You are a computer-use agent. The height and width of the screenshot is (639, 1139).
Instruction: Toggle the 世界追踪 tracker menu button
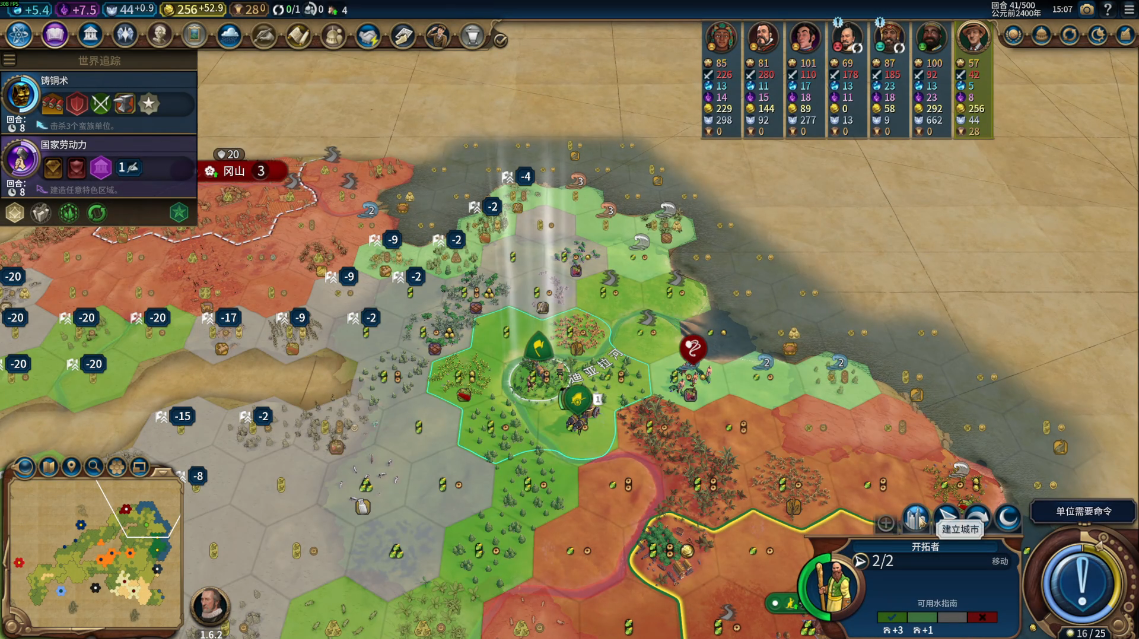(x=9, y=60)
